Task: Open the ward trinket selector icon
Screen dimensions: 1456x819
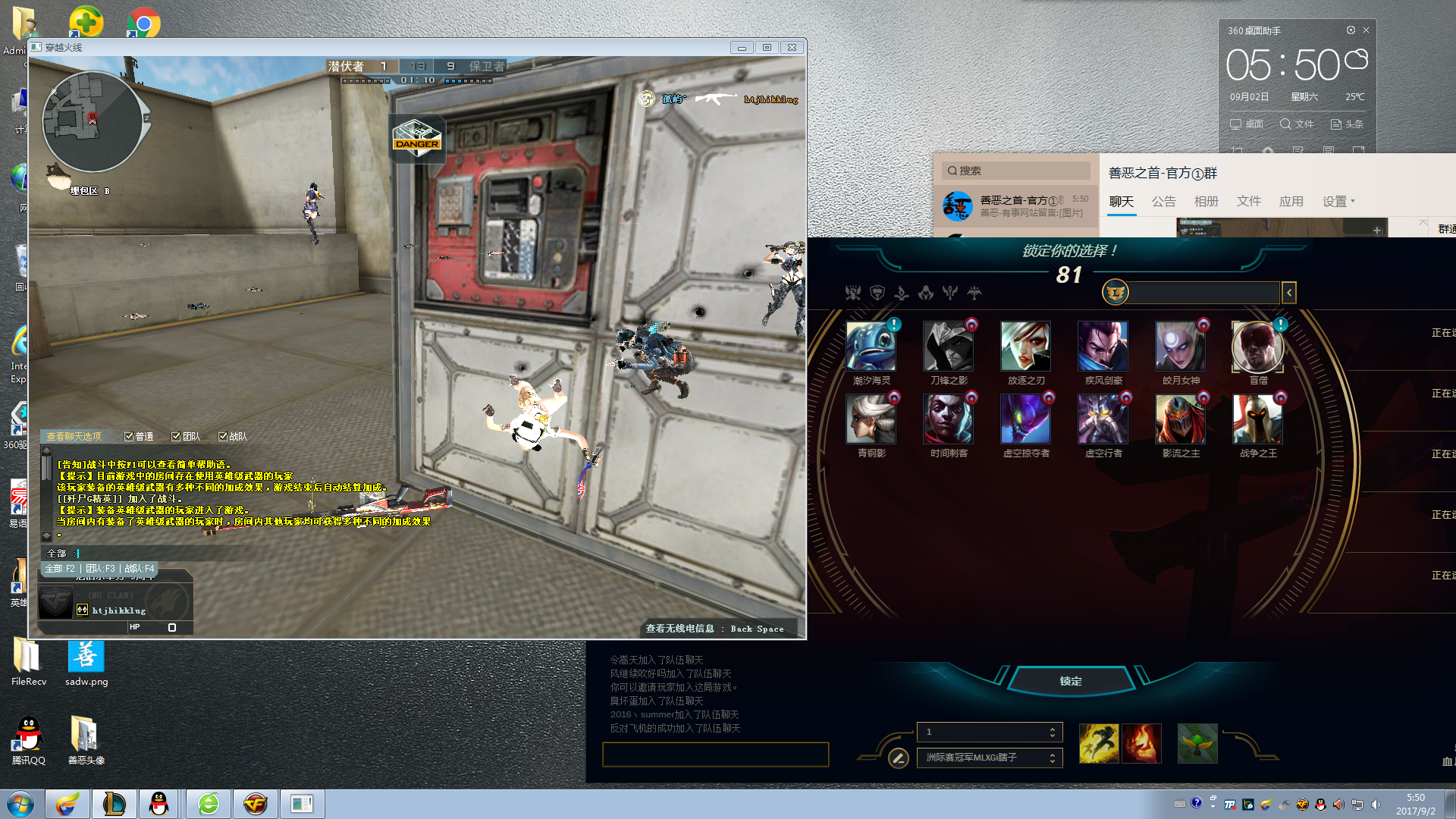Action: pyautogui.click(x=1197, y=743)
